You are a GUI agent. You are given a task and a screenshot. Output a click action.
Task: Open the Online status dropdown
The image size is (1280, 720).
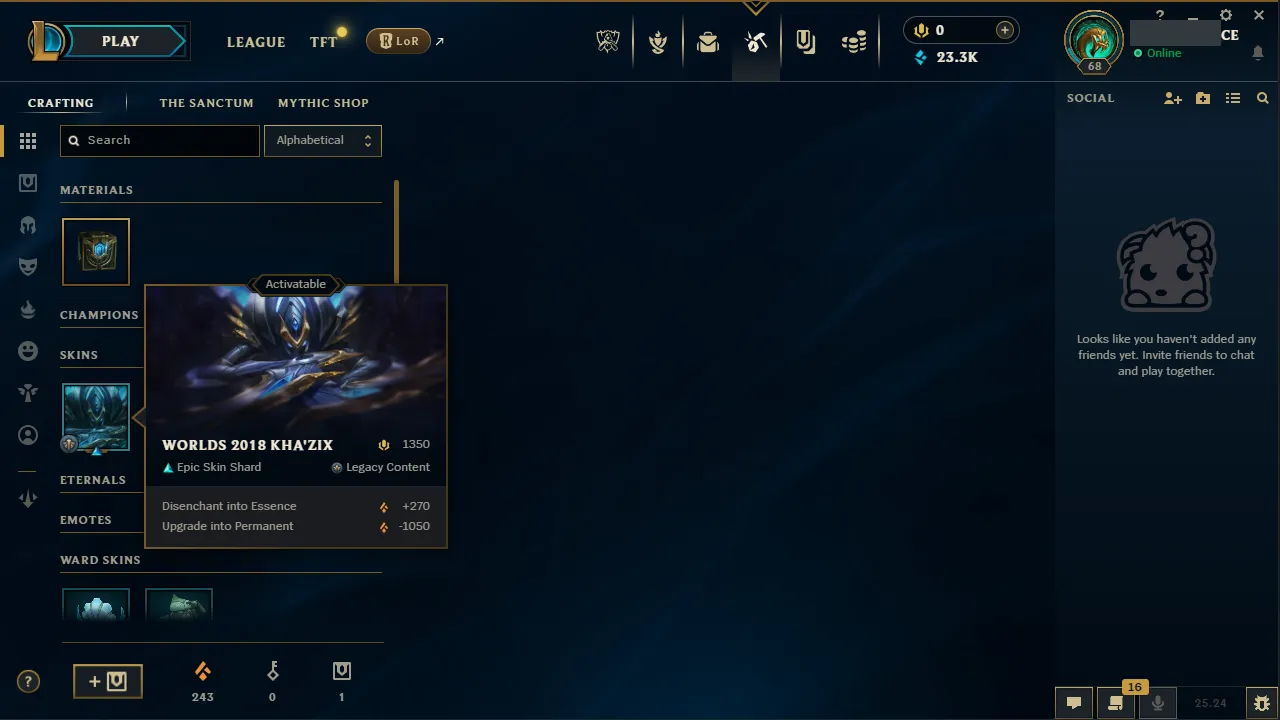tap(1160, 53)
